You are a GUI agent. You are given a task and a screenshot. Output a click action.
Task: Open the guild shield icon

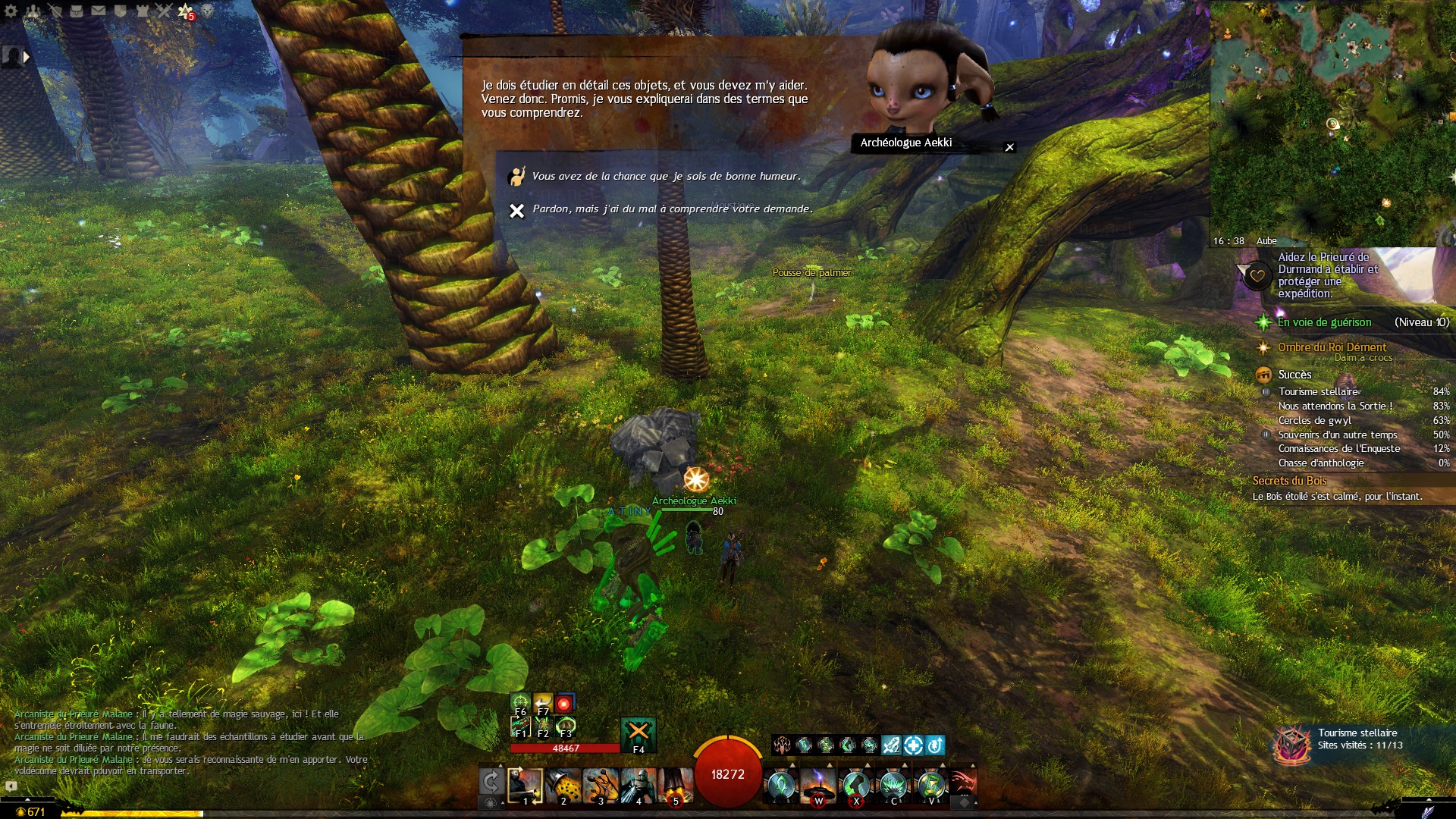click(x=120, y=11)
